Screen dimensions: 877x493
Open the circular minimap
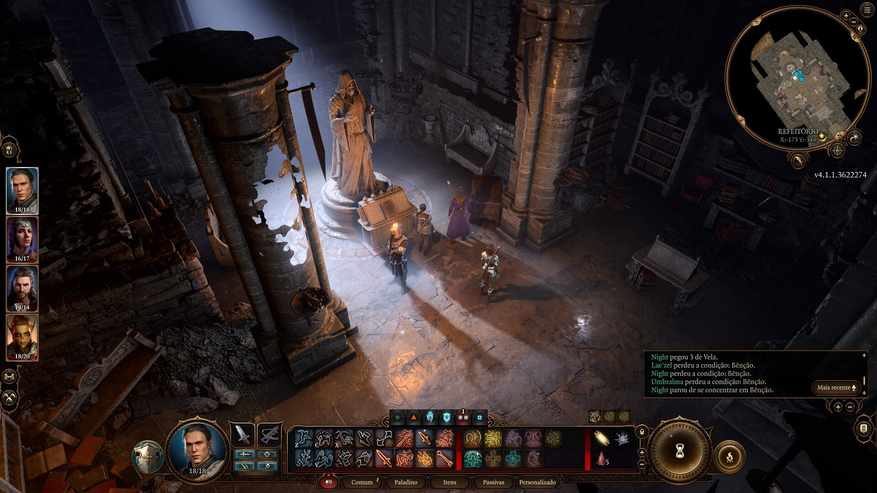tap(797, 77)
